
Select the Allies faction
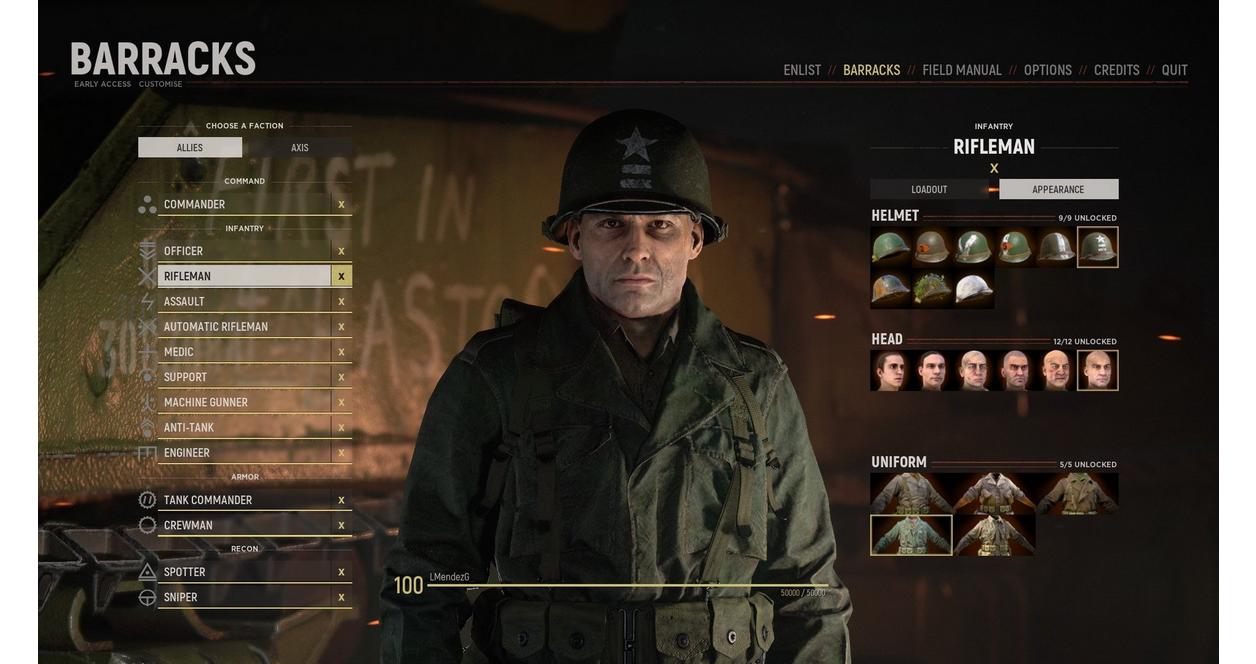click(190, 148)
